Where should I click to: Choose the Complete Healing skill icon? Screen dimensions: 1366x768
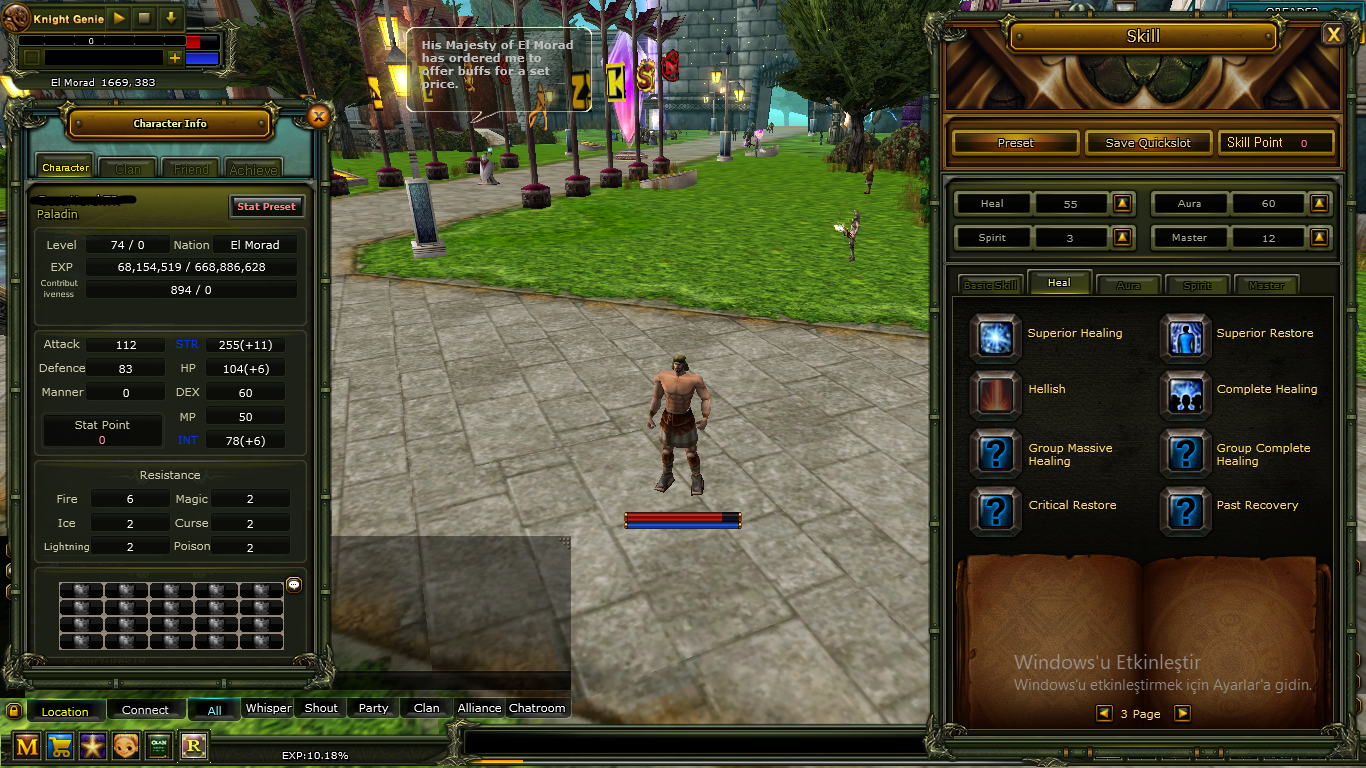click(x=1185, y=394)
